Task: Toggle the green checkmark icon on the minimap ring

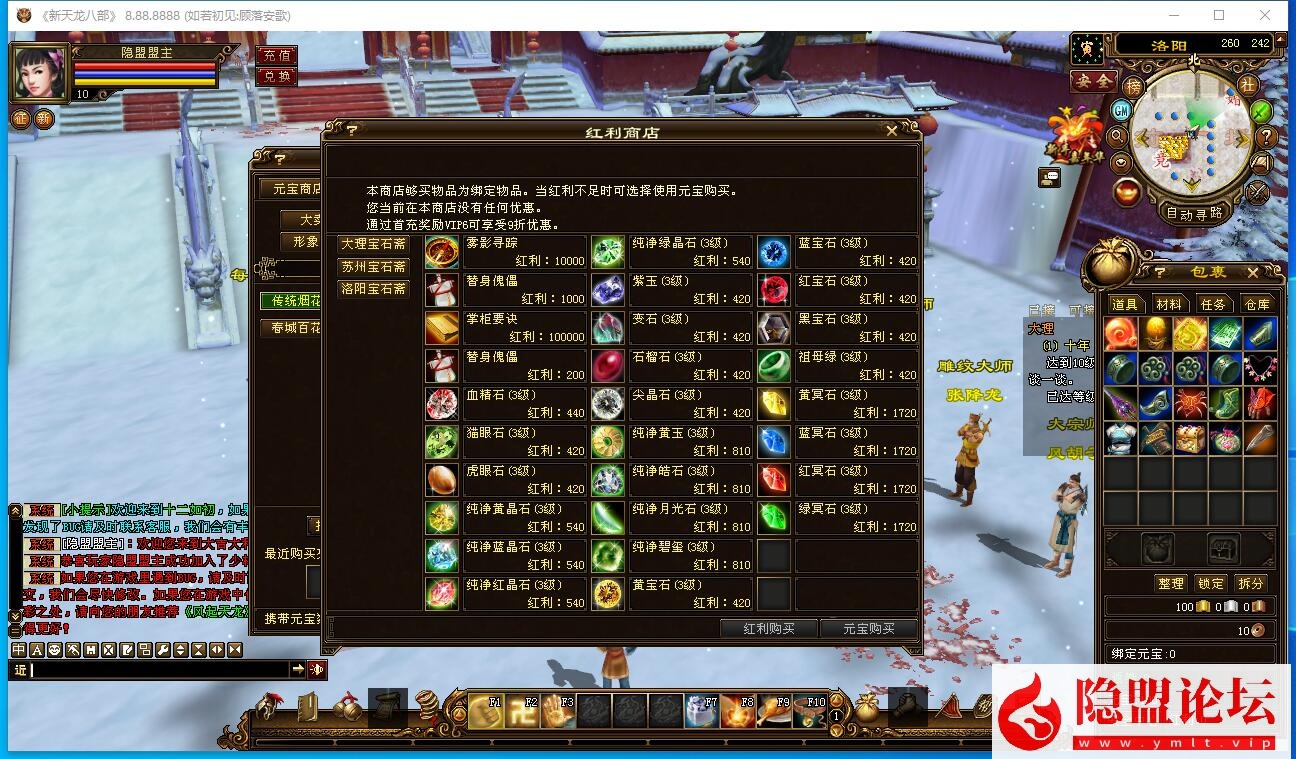Action: pos(1259,112)
